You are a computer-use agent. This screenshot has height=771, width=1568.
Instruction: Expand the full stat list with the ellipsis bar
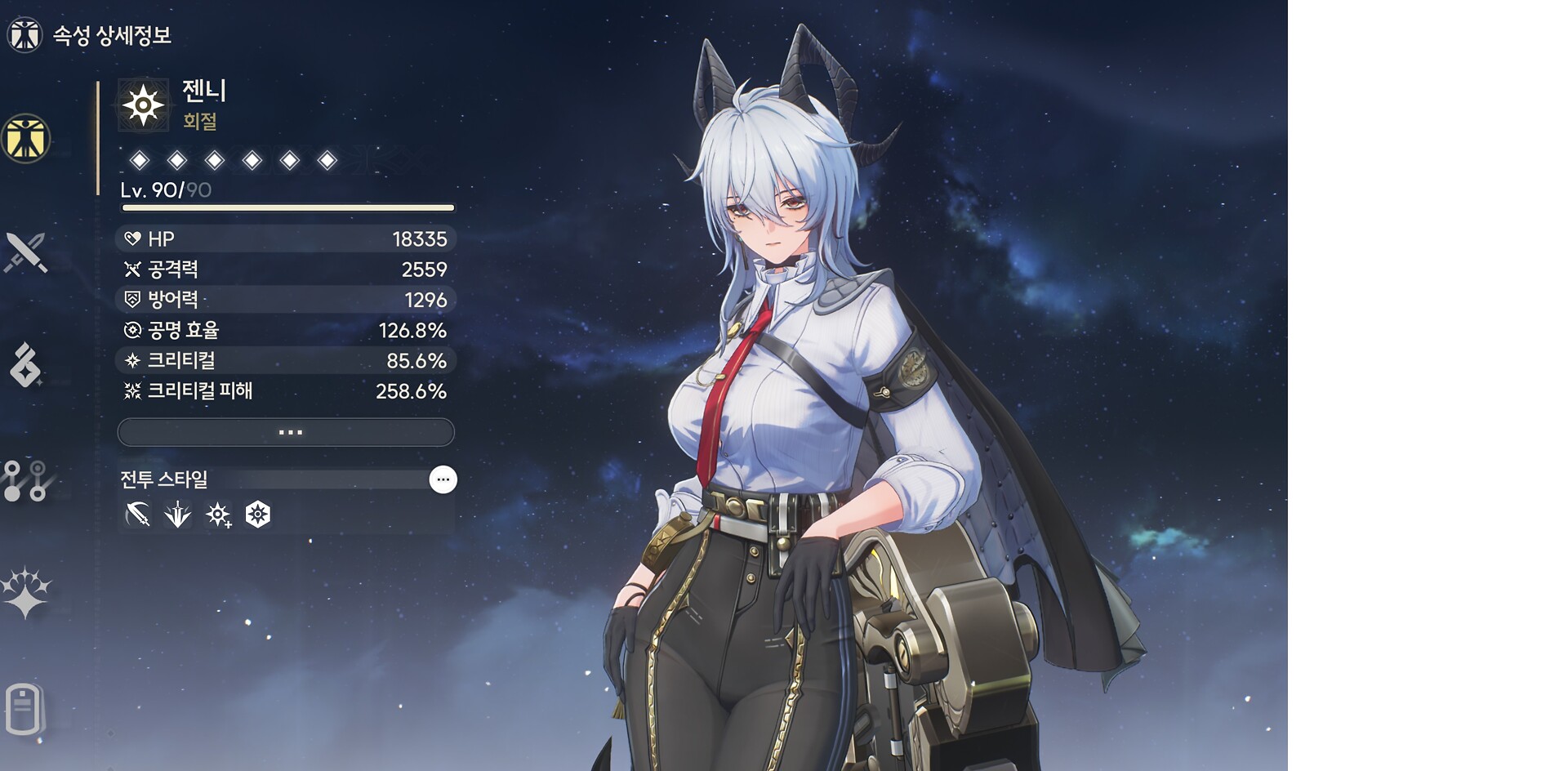point(286,432)
